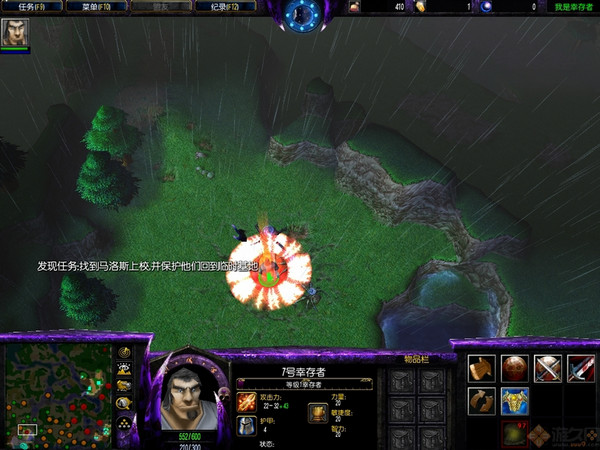600x450 pixels.
Task: Activate the round shield Stop command
Action: (515, 368)
